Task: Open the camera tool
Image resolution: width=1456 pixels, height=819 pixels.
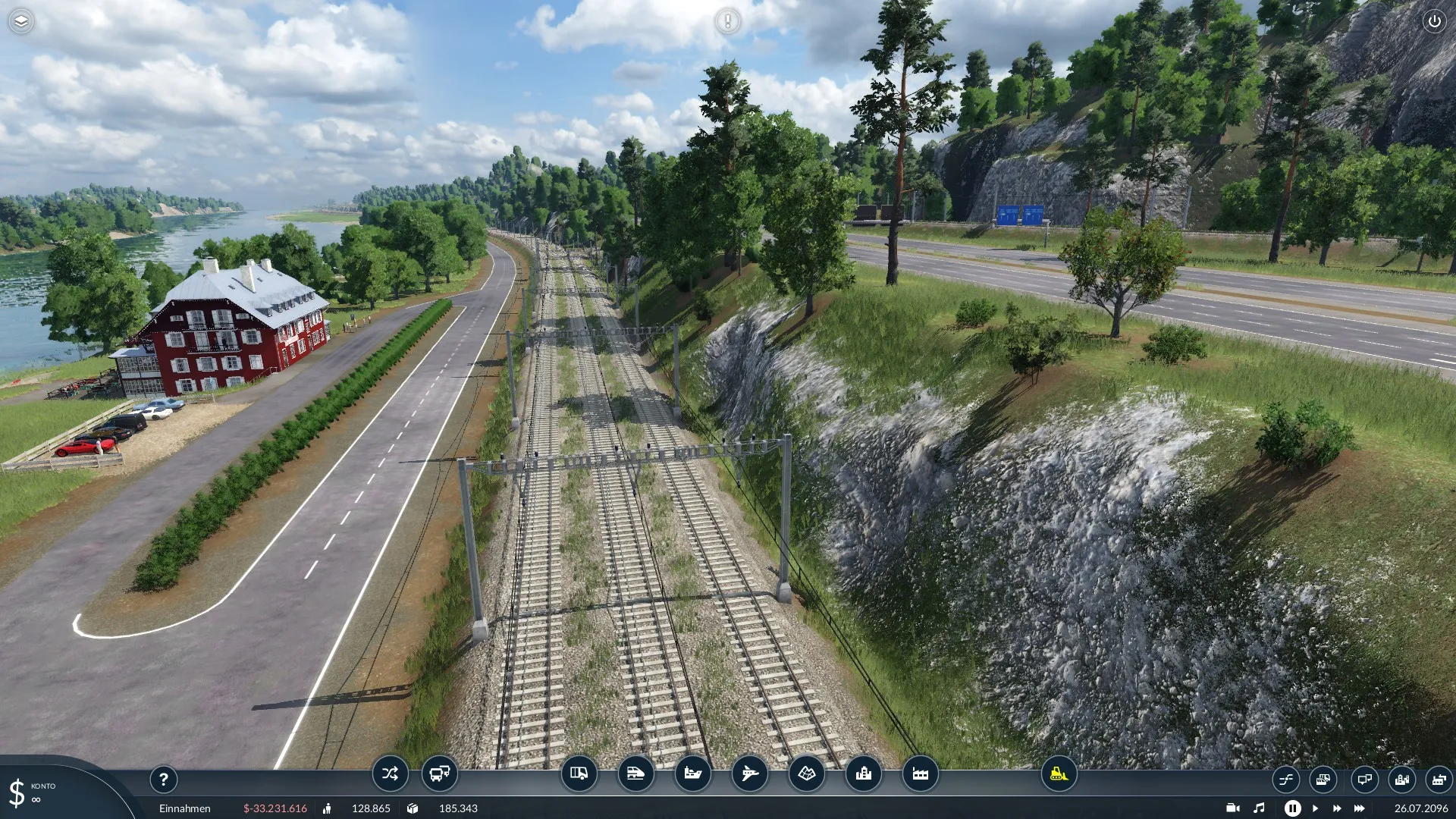Action: [1232, 808]
